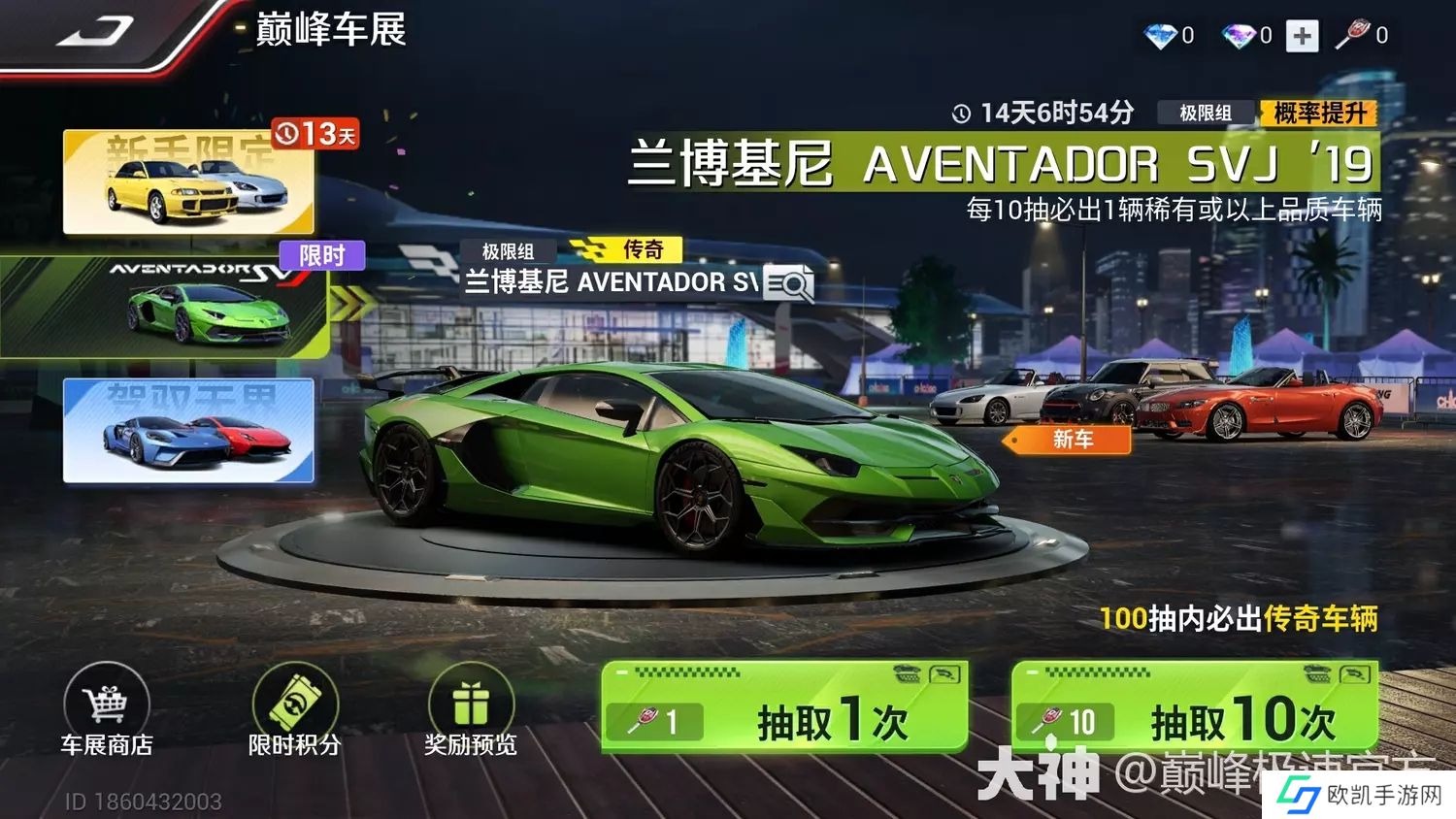Screen dimensions: 1456x819
Task: Inspect car details with magnifier icon
Action: click(788, 283)
